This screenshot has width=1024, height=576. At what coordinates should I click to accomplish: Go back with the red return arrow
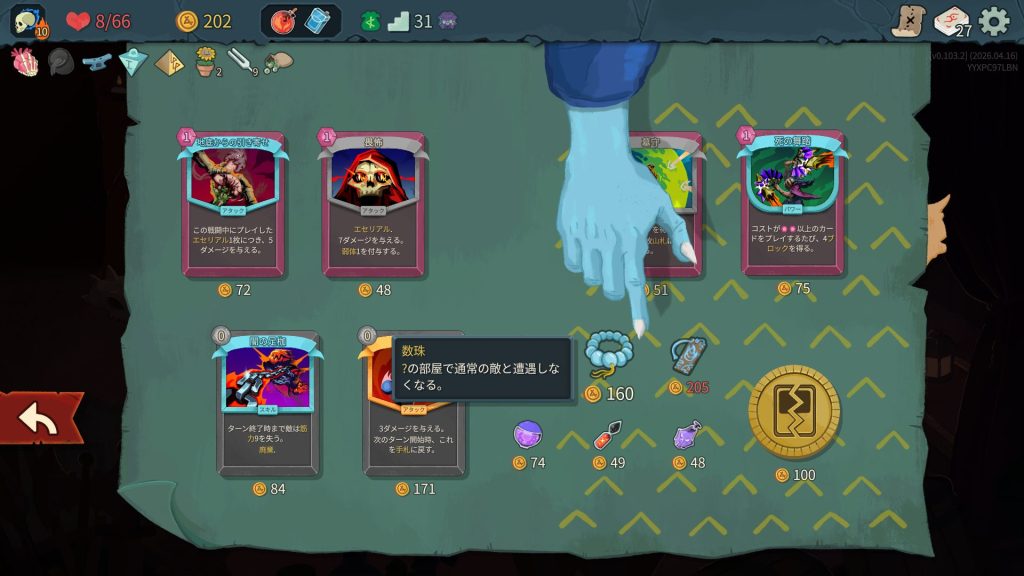(40, 419)
